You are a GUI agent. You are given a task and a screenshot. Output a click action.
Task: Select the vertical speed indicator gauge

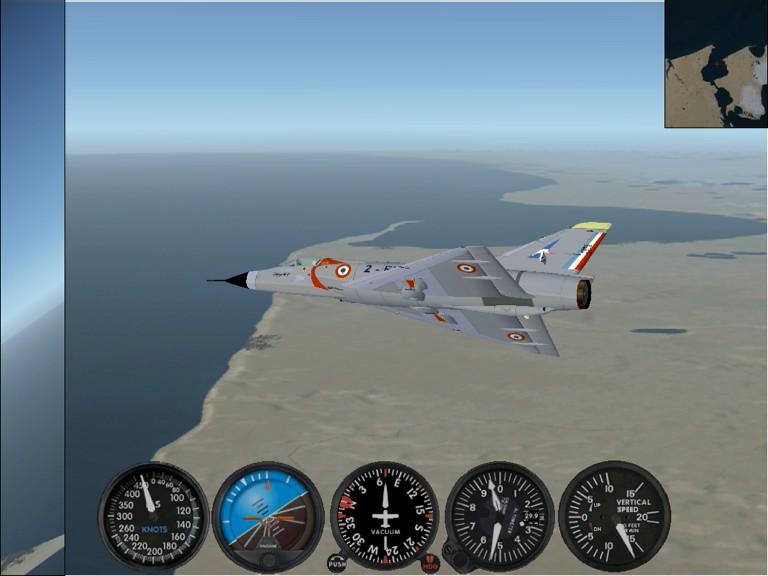pyautogui.click(x=613, y=516)
